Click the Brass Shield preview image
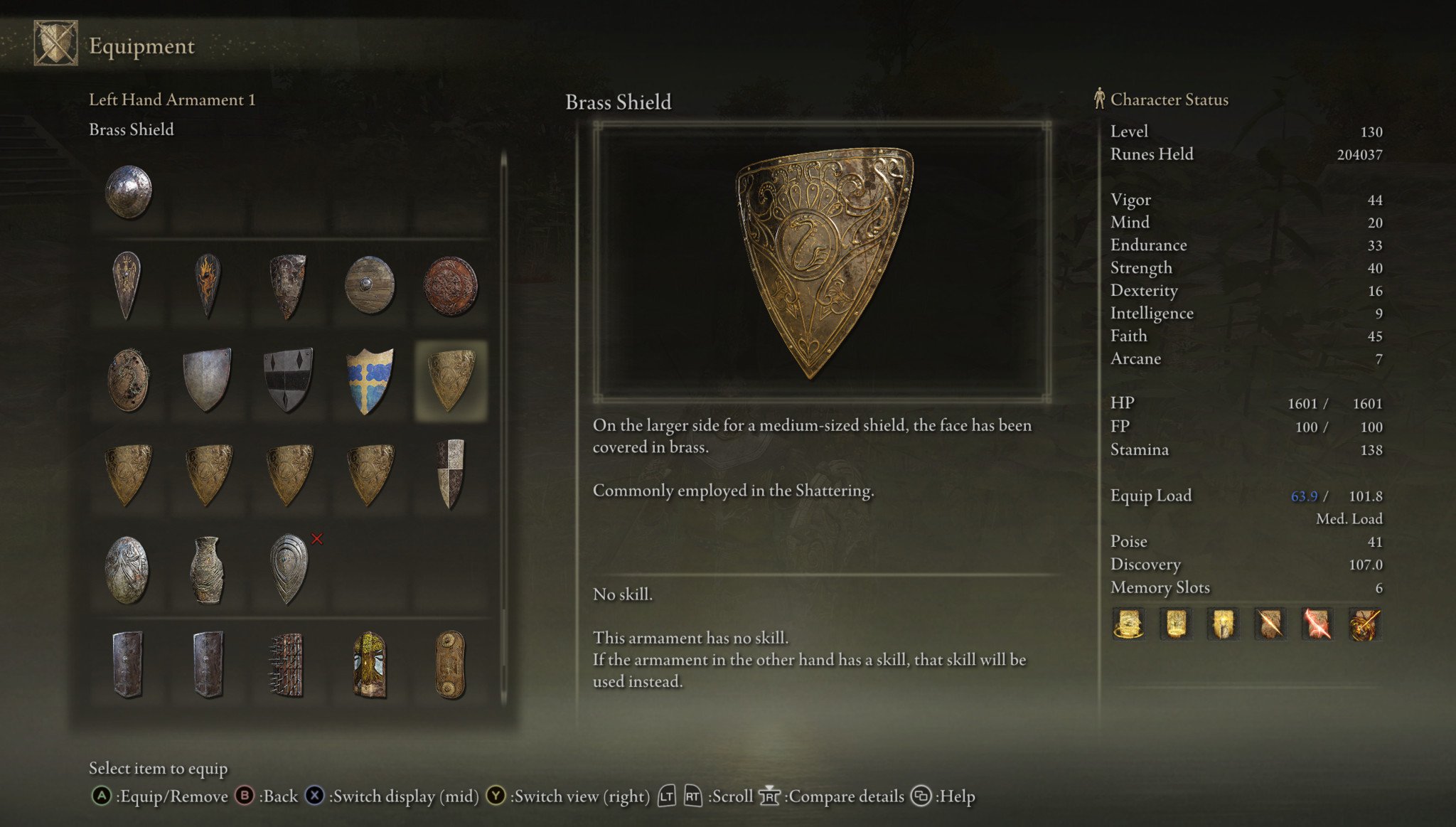 pyautogui.click(x=823, y=262)
